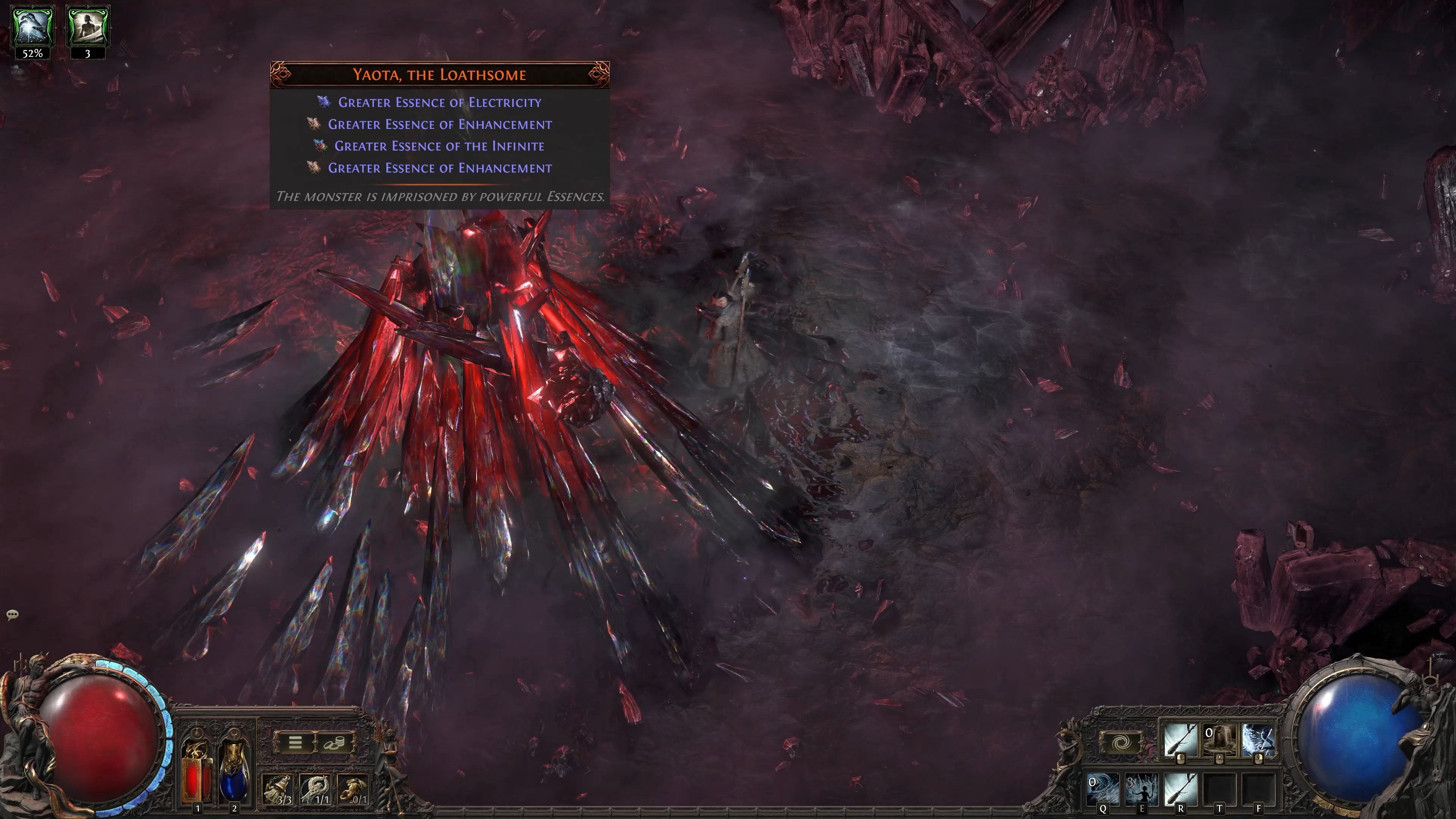The height and width of the screenshot is (819, 1456).
Task: Use the staff skill assigned to R
Action: pyautogui.click(x=1181, y=790)
